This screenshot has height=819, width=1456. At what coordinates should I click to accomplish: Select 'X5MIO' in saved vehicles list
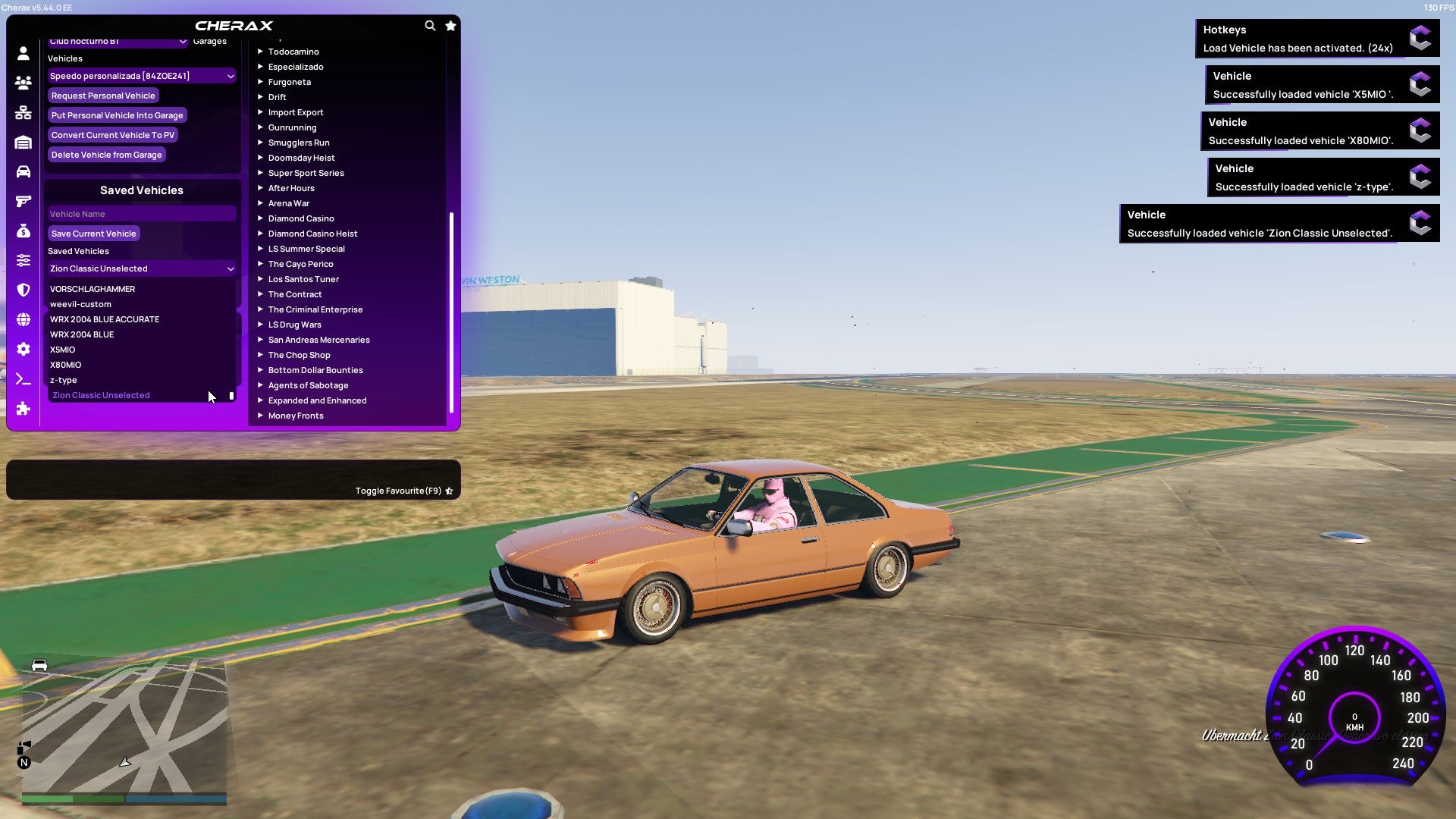tap(63, 350)
